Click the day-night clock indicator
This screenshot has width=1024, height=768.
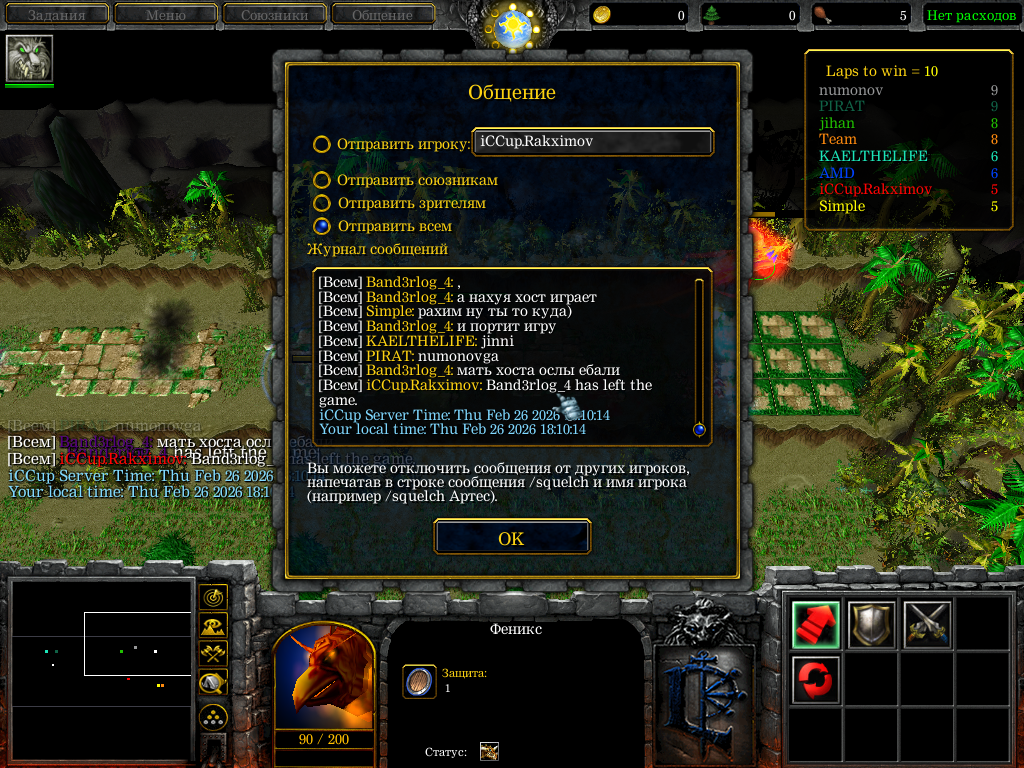point(512,26)
